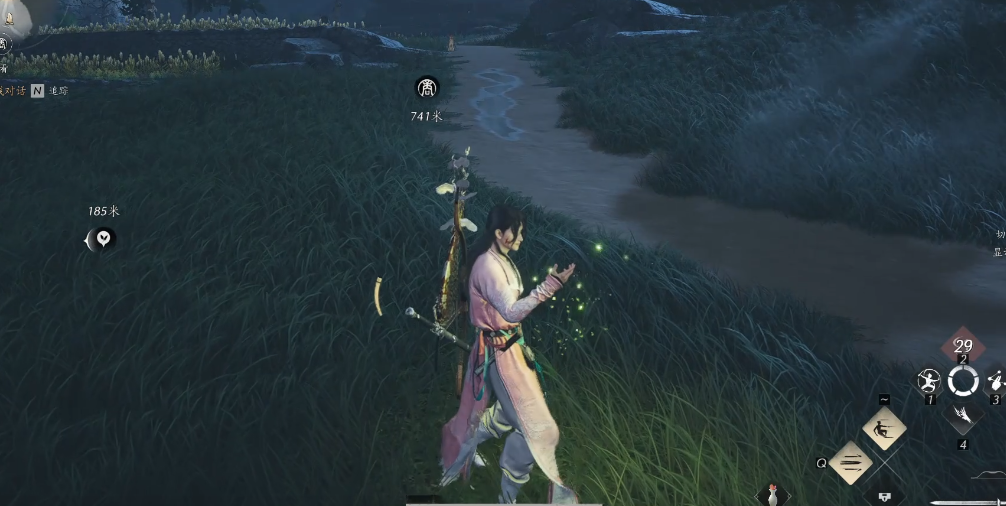This screenshot has height=506, width=1006.
Task: Select the 741-meter quest waypoint marker
Action: 427,88
